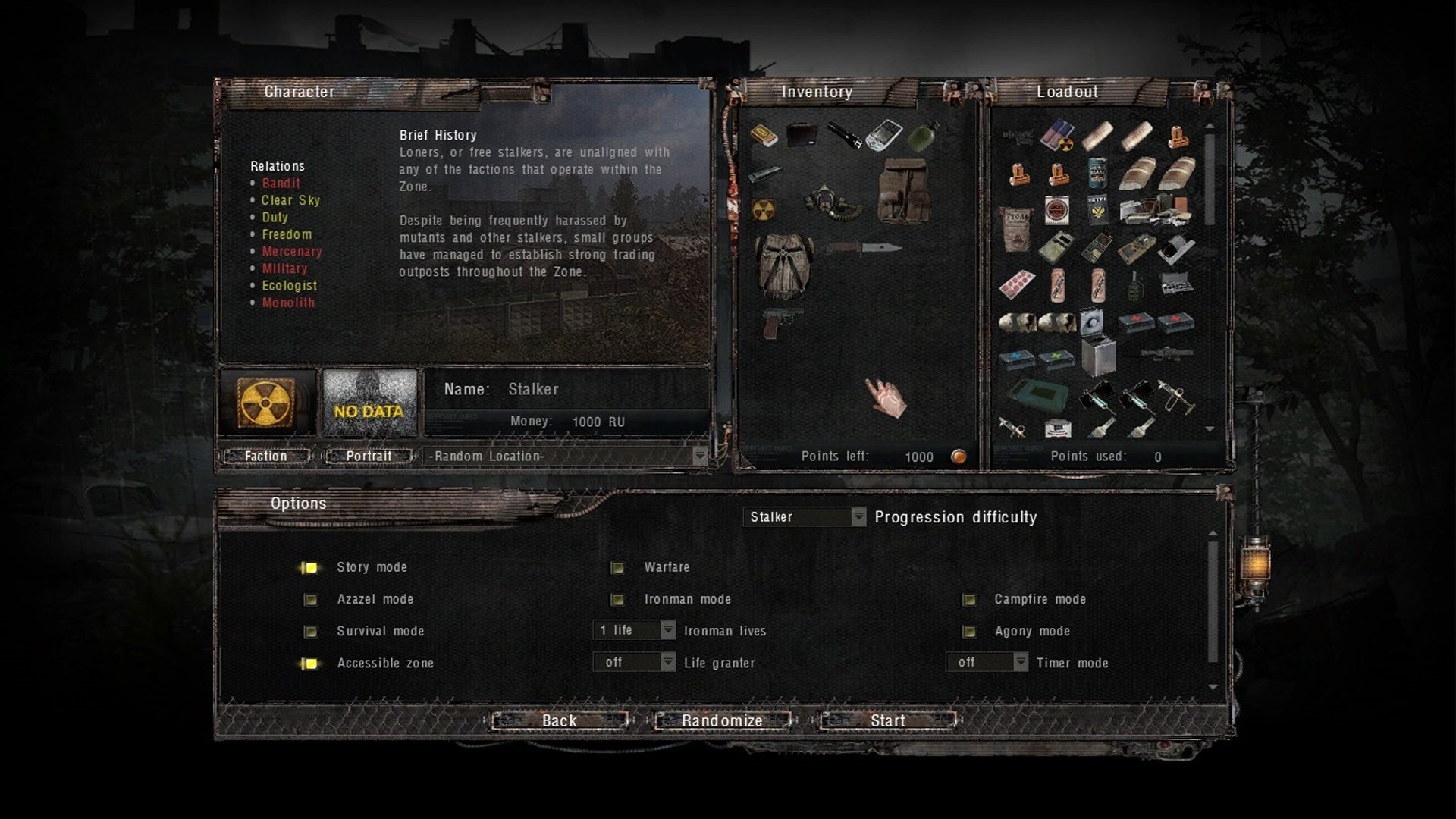The height and width of the screenshot is (819, 1456).
Task: Enable Azazel mode
Action: [310, 600]
